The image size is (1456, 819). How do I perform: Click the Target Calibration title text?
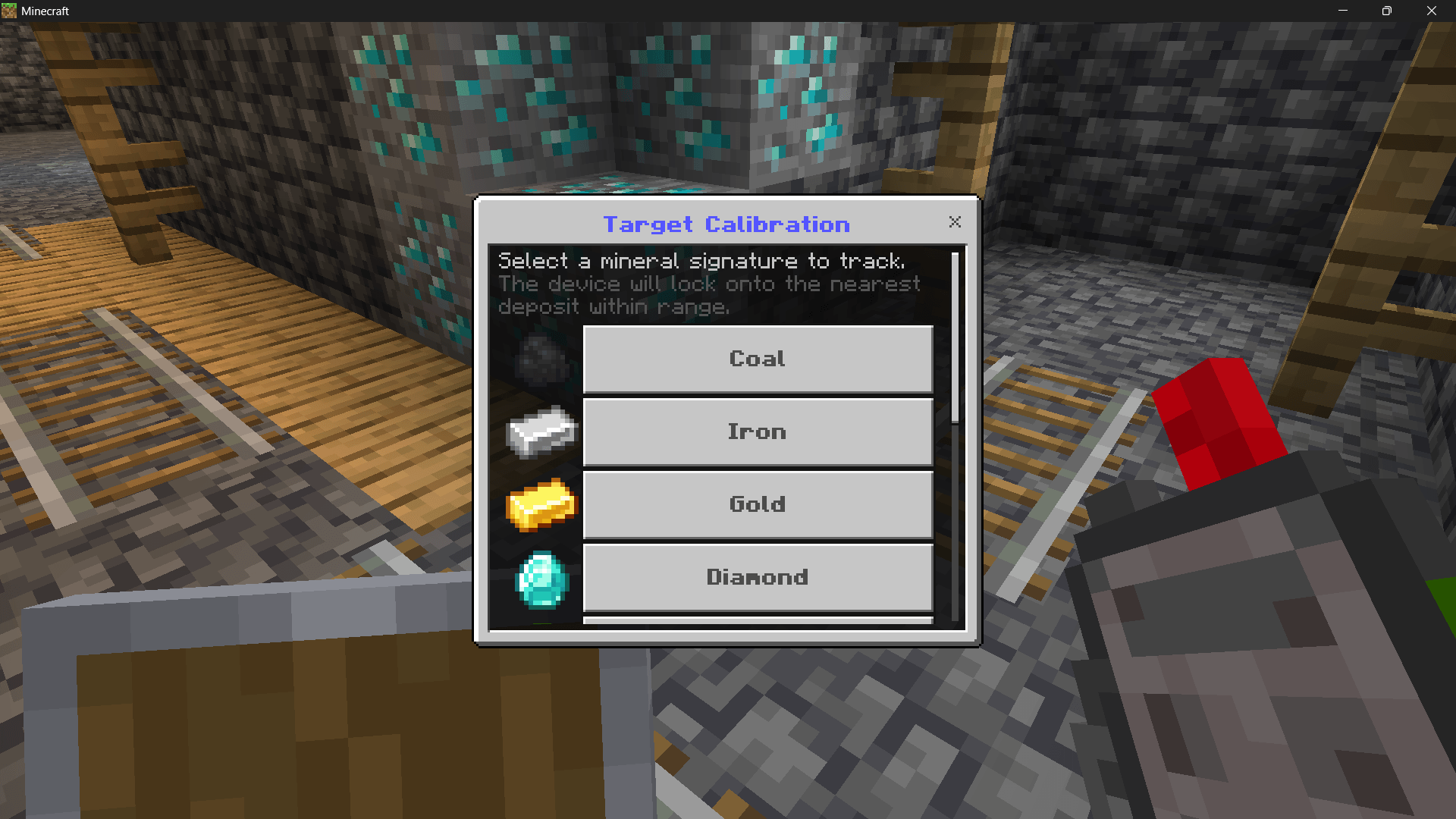click(726, 224)
